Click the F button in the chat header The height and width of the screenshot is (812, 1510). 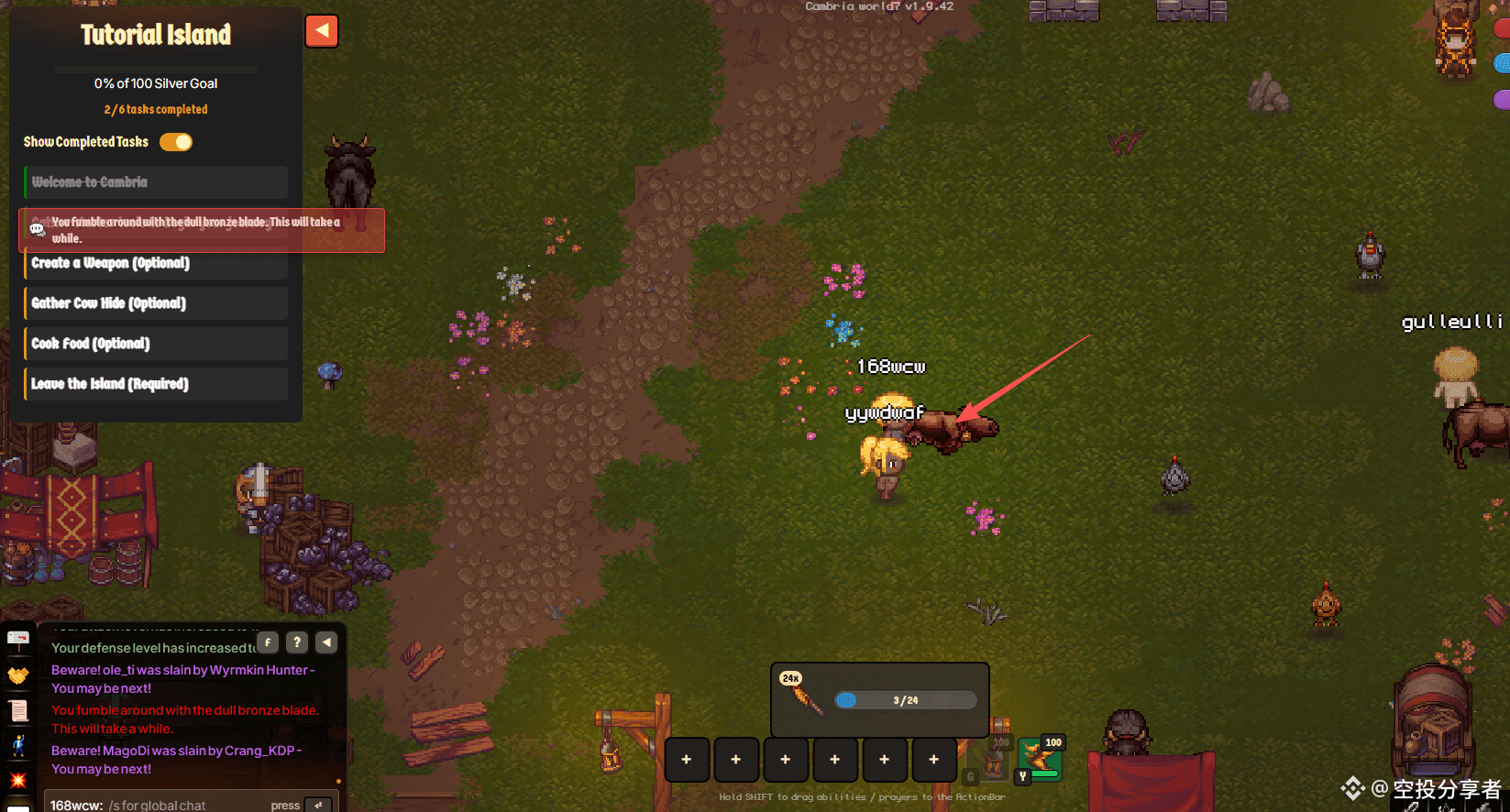[x=268, y=642]
